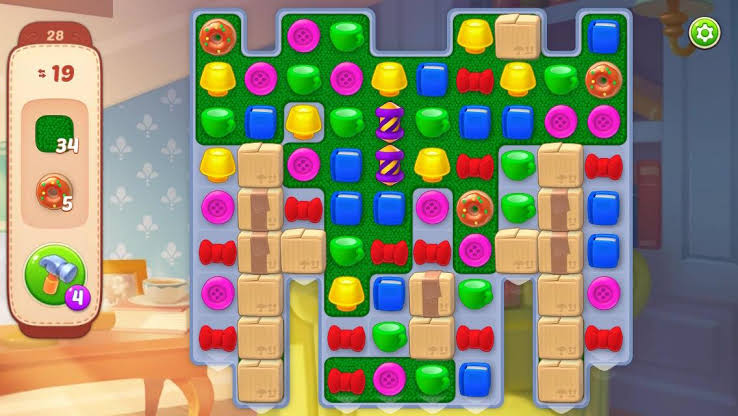Open the green gear settings menu
The width and height of the screenshot is (738, 416).
pyautogui.click(x=705, y=33)
